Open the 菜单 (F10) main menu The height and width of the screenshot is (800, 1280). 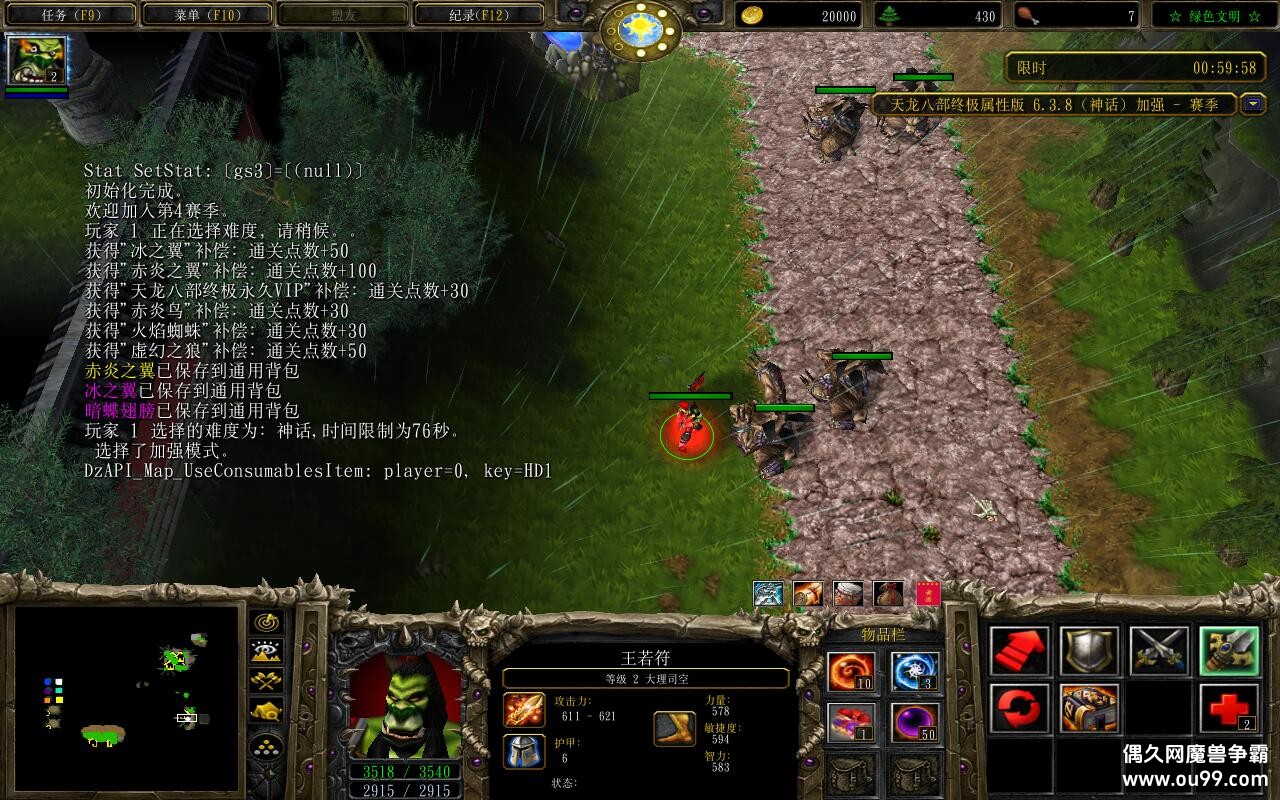[207, 15]
